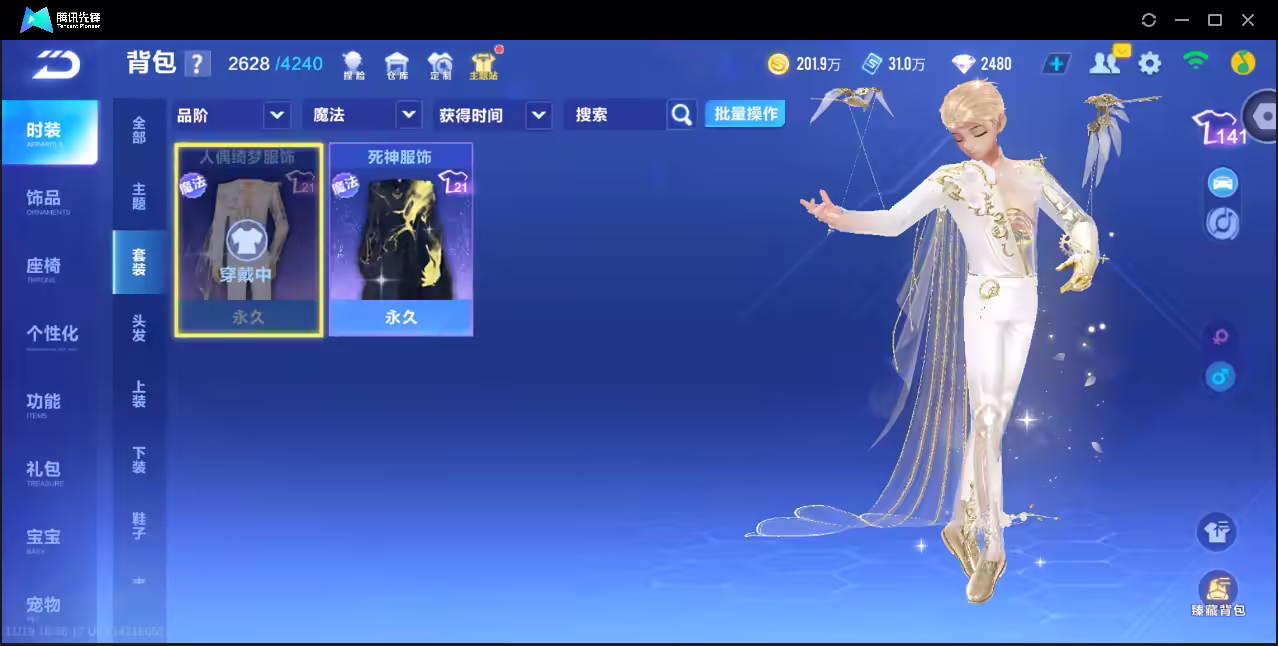
Task: Expand the 魔法 filter dropdown
Action: [x=408, y=115]
